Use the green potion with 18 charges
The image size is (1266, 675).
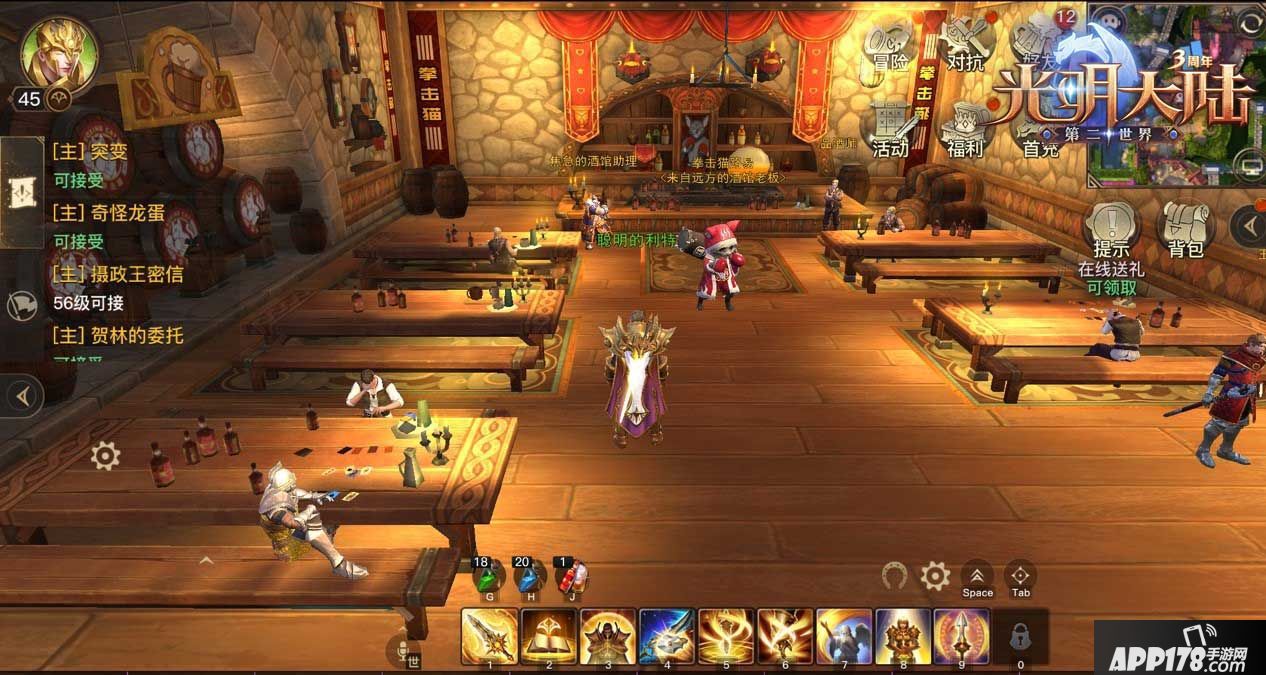[489, 578]
